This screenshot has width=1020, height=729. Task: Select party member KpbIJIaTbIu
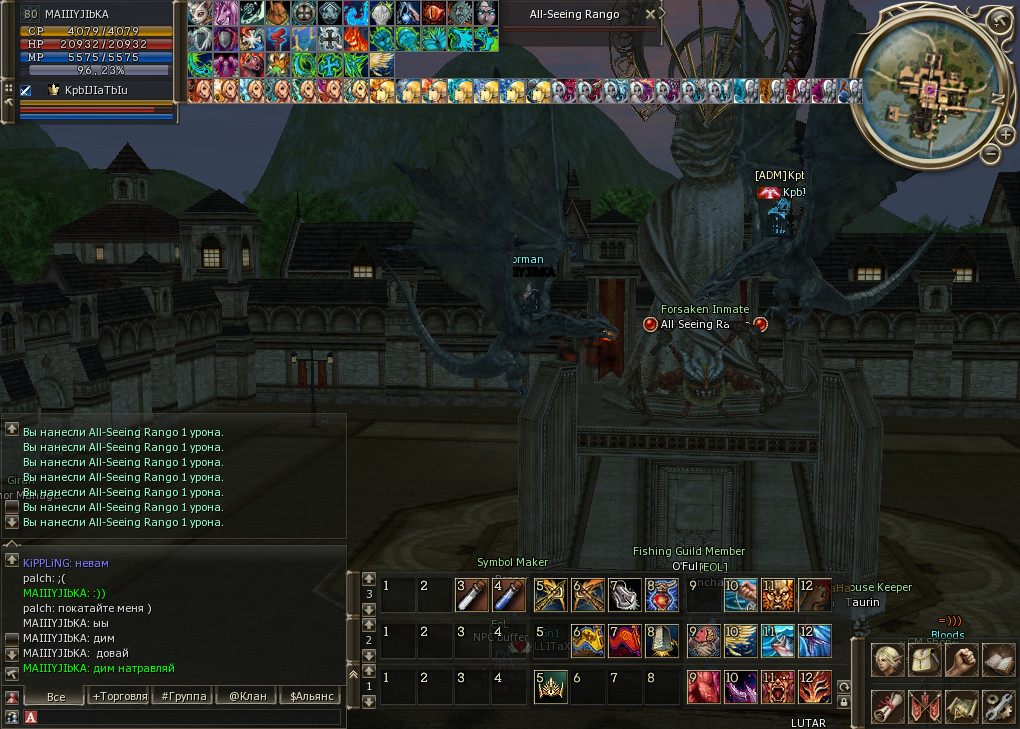[x=96, y=90]
